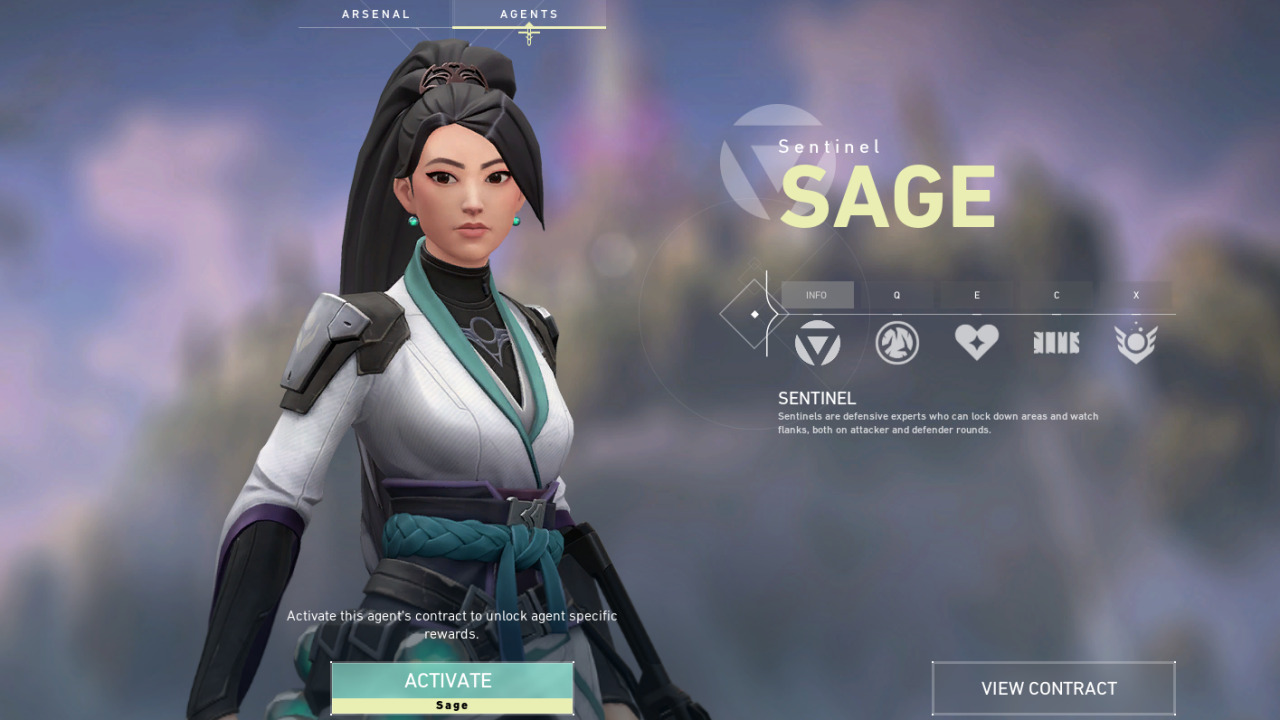
Task: Switch to the ARSENAL tab
Action: pos(376,13)
